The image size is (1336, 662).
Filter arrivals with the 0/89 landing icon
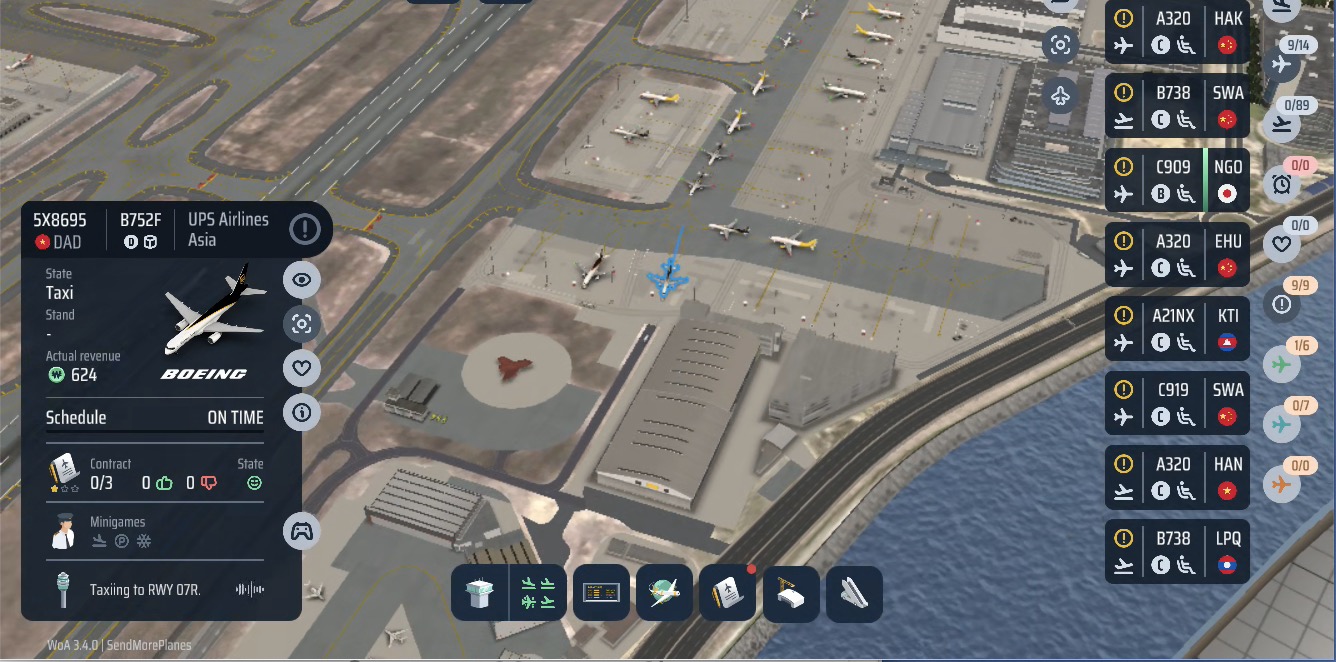coord(1281,124)
